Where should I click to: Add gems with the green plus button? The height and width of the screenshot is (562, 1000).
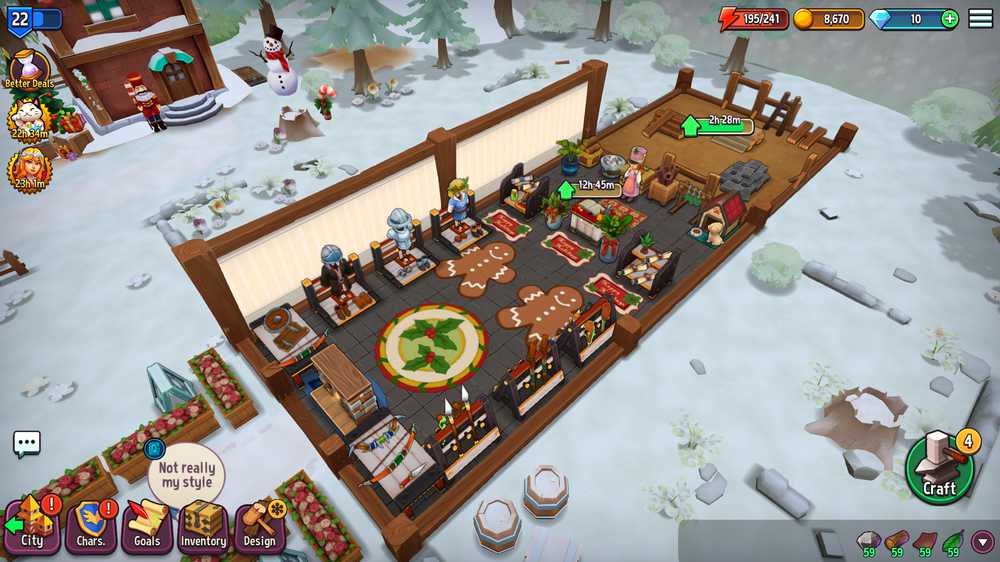[948, 19]
